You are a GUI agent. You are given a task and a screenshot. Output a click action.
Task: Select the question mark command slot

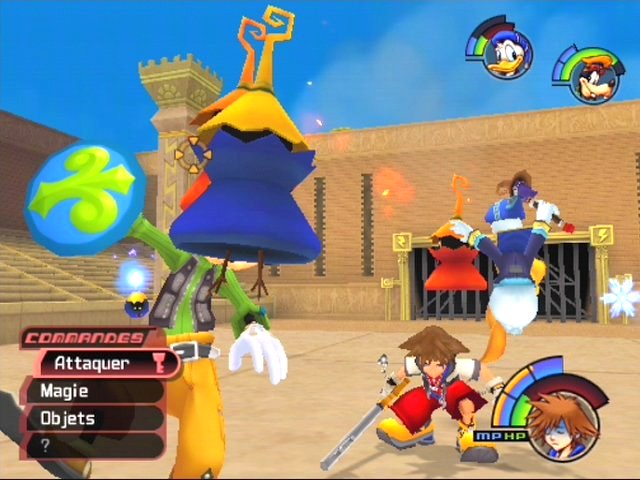[90, 445]
